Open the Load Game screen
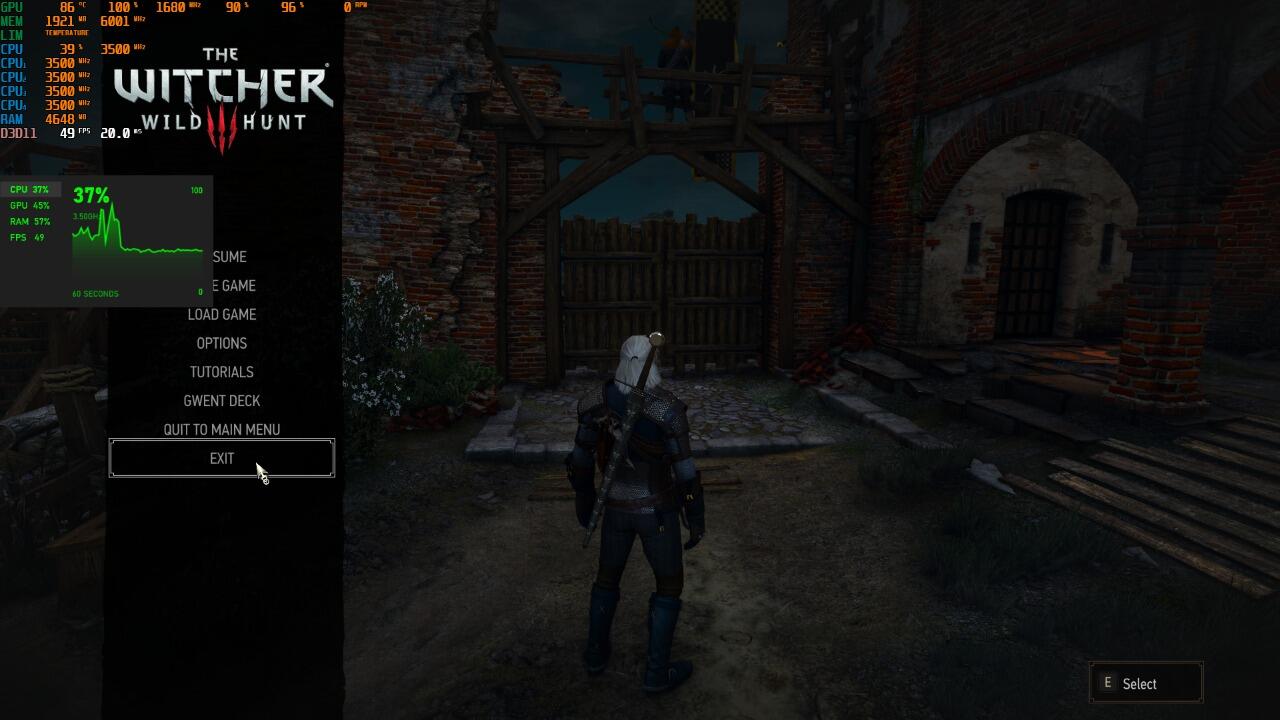Image resolution: width=1280 pixels, height=720 pixels. point(222,315)
